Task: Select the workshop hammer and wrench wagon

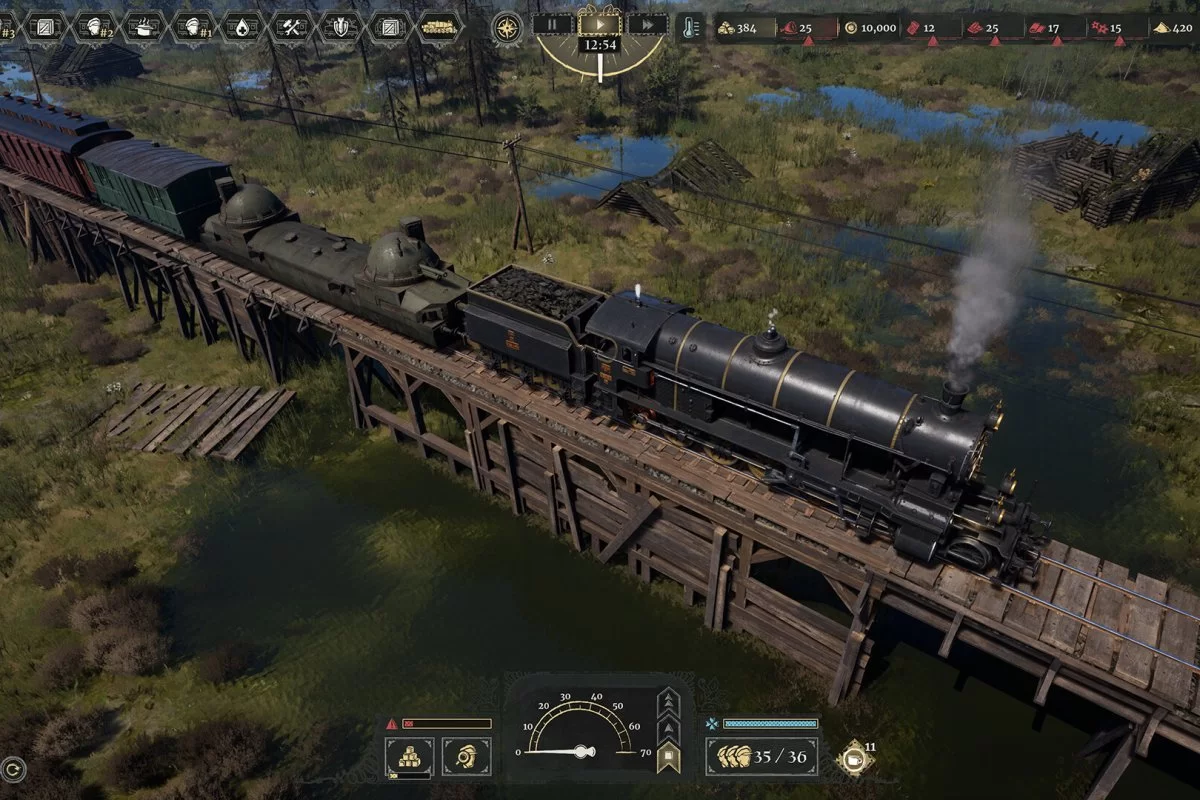Action: (x=292, y=27)
